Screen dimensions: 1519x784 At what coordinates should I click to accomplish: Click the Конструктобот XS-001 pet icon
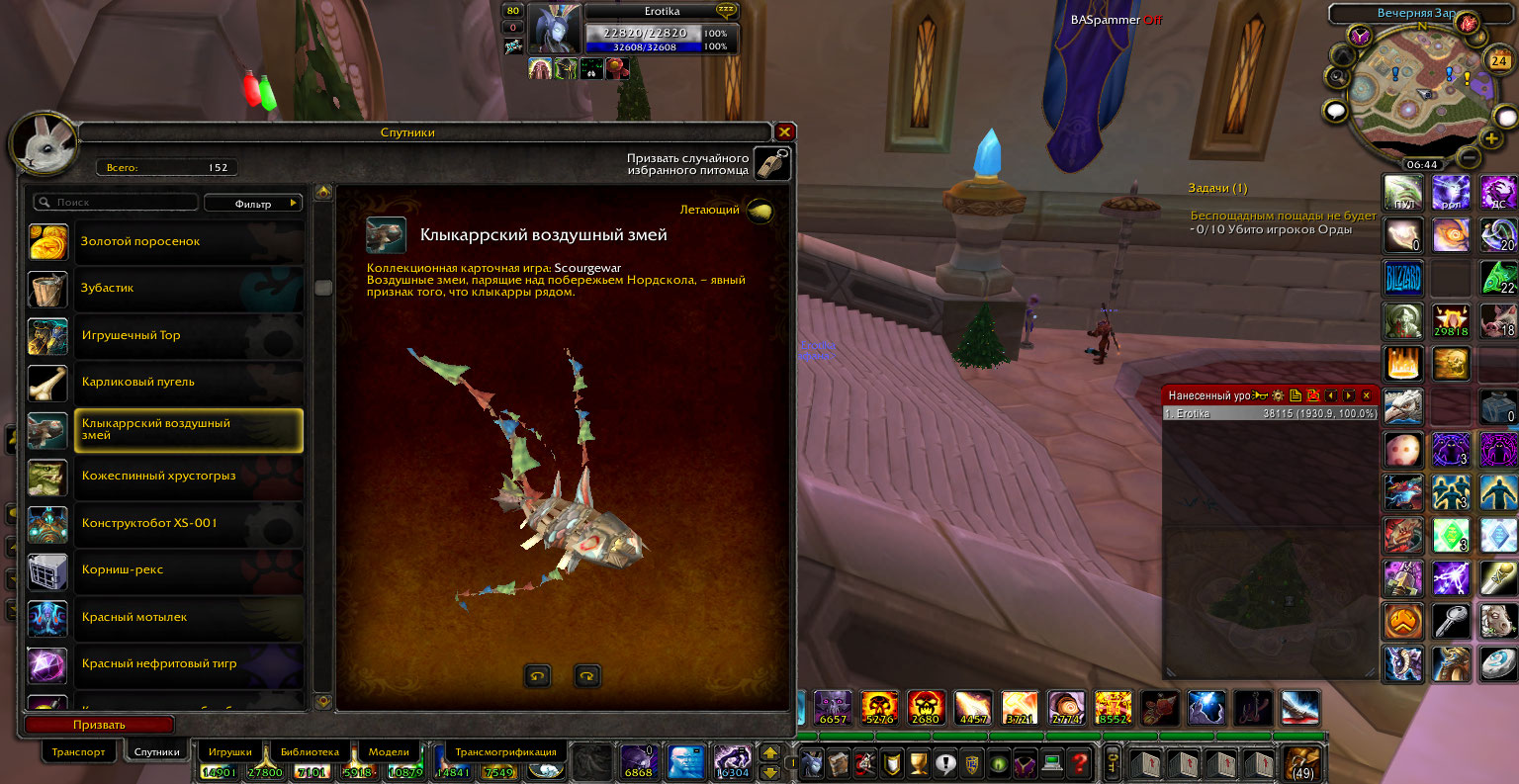point(47,525)
